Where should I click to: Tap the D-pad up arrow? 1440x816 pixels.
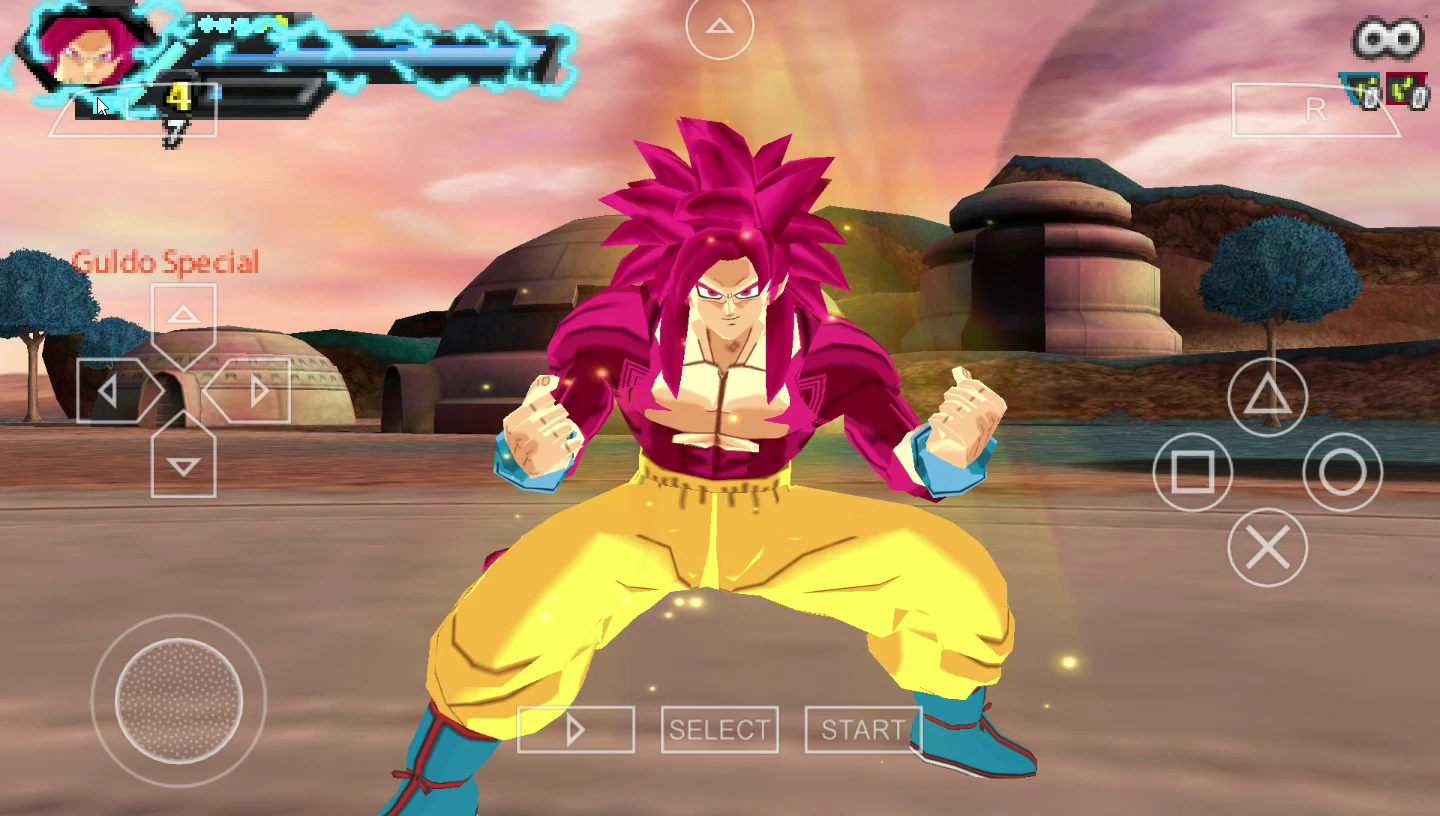pyautogui.click(x=183, y=317)
